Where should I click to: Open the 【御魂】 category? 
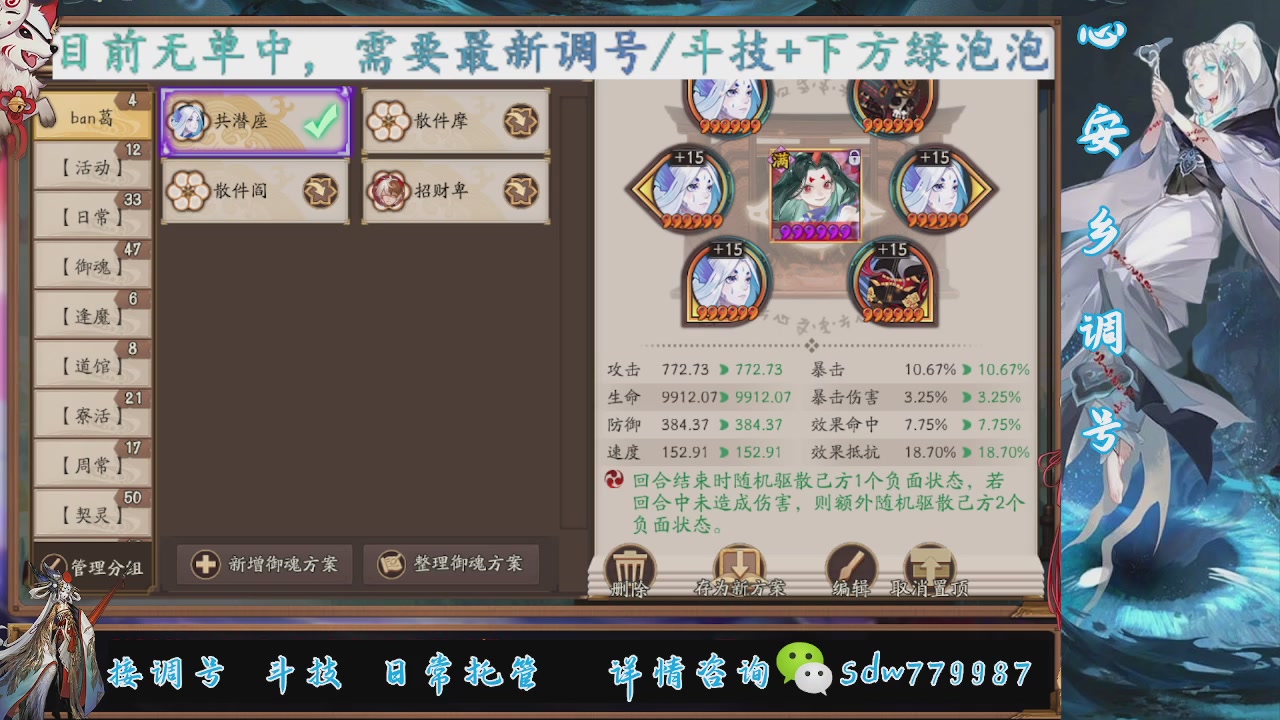[91, 265]
